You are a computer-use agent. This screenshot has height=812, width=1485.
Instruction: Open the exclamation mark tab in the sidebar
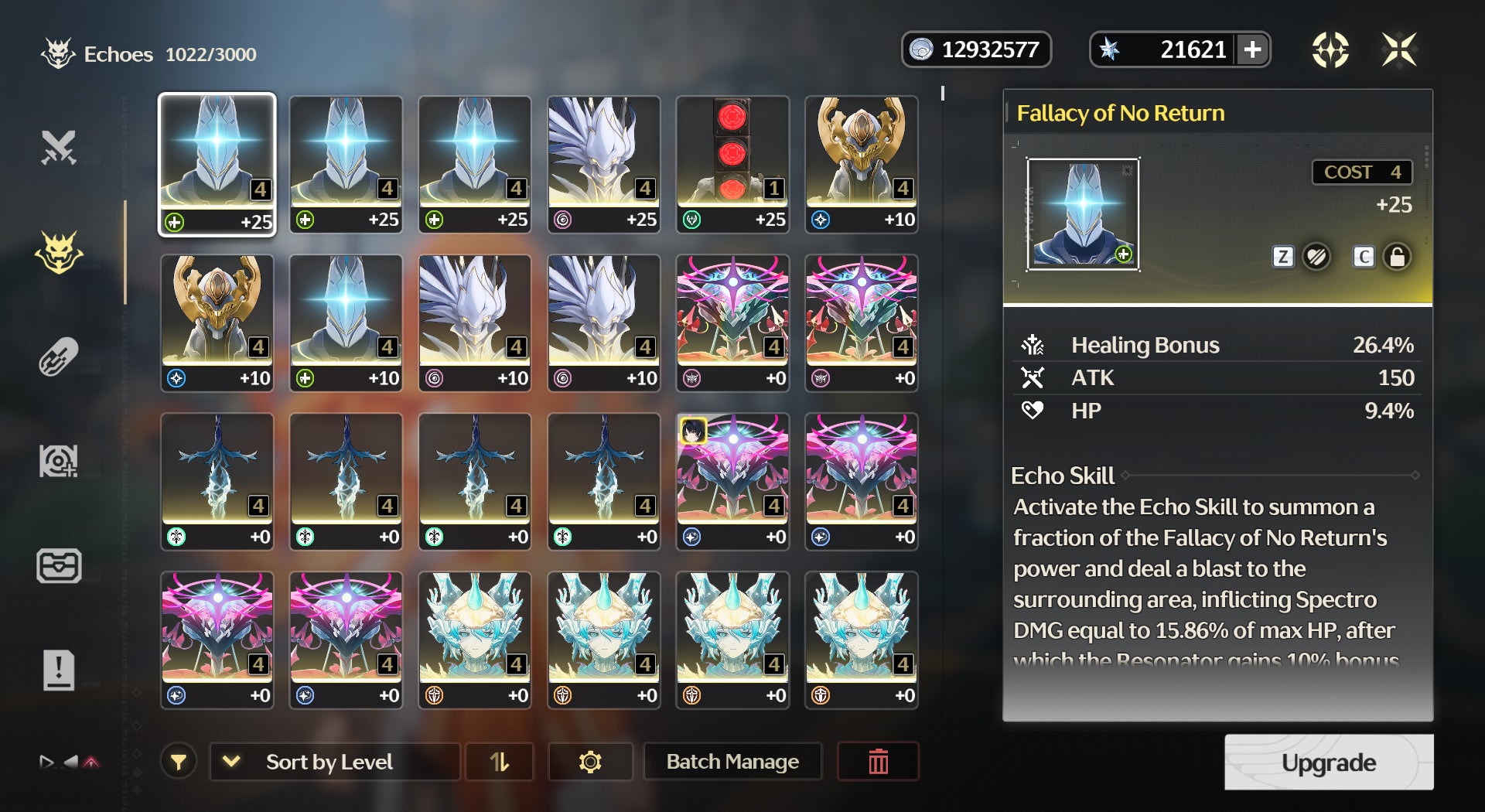click(x=59, y=670)
